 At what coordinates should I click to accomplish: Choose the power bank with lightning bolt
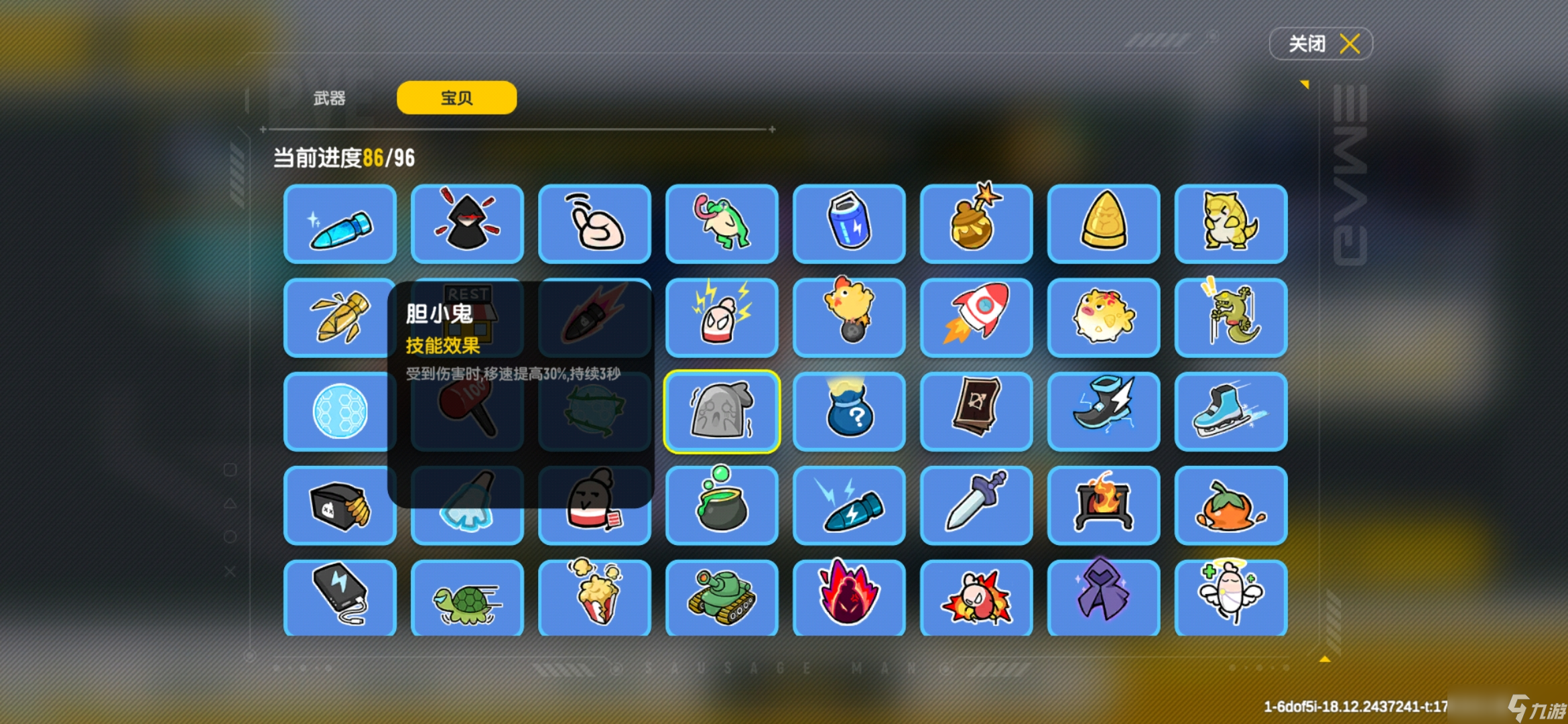coord(340,597)
